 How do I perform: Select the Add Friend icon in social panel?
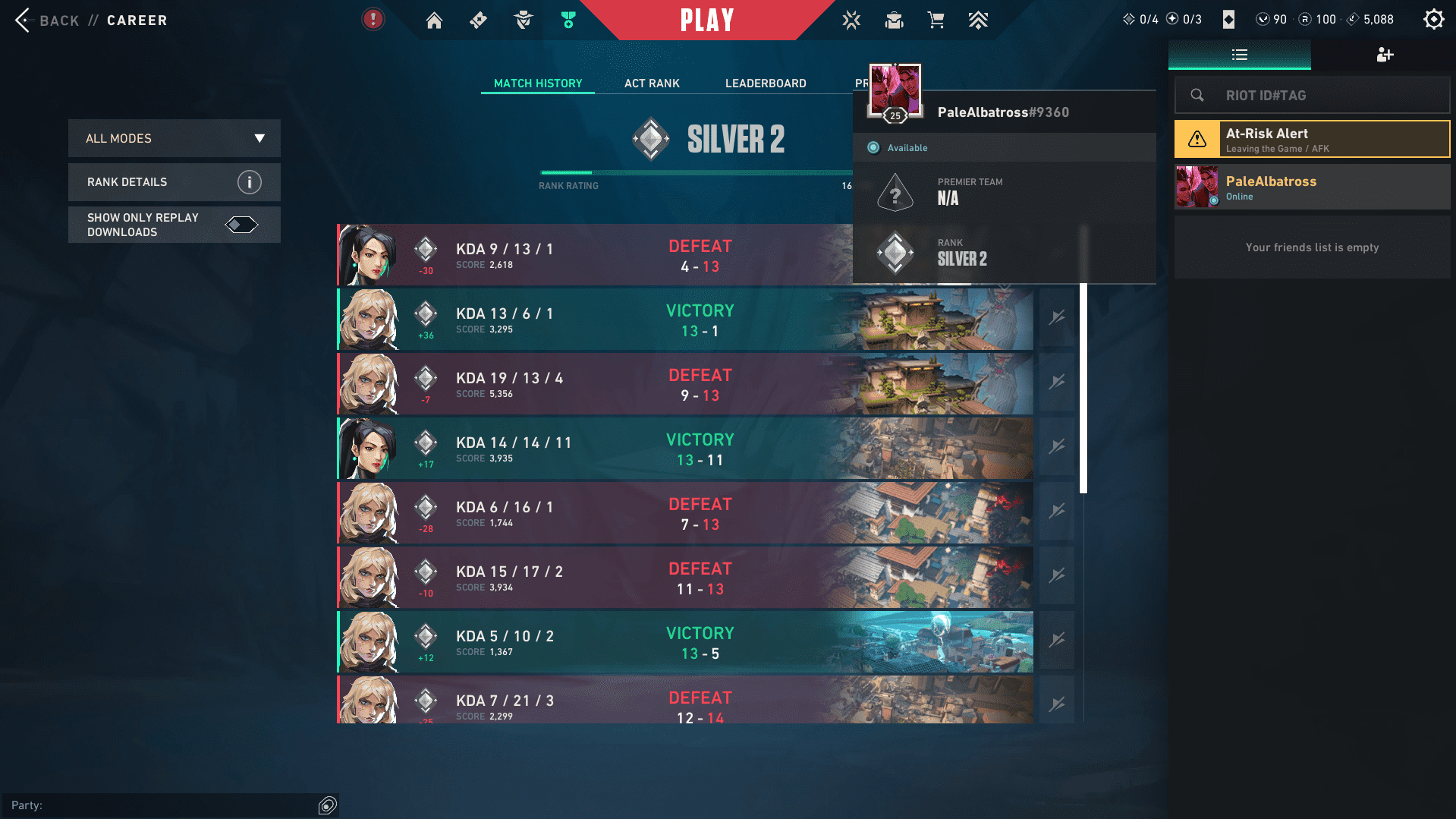1385,55
